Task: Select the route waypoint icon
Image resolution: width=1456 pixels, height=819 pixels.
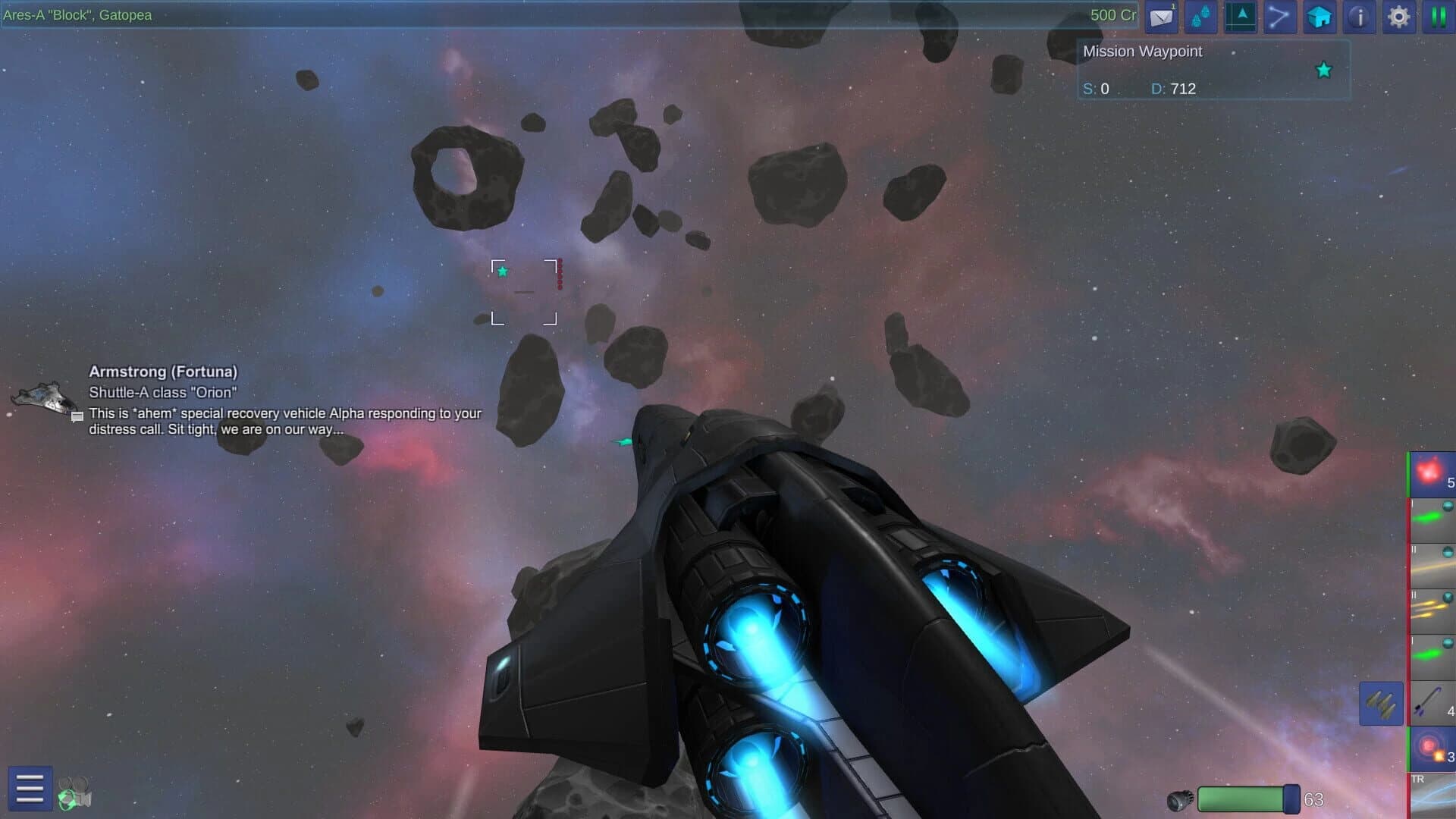Action: pos(1279,17)
